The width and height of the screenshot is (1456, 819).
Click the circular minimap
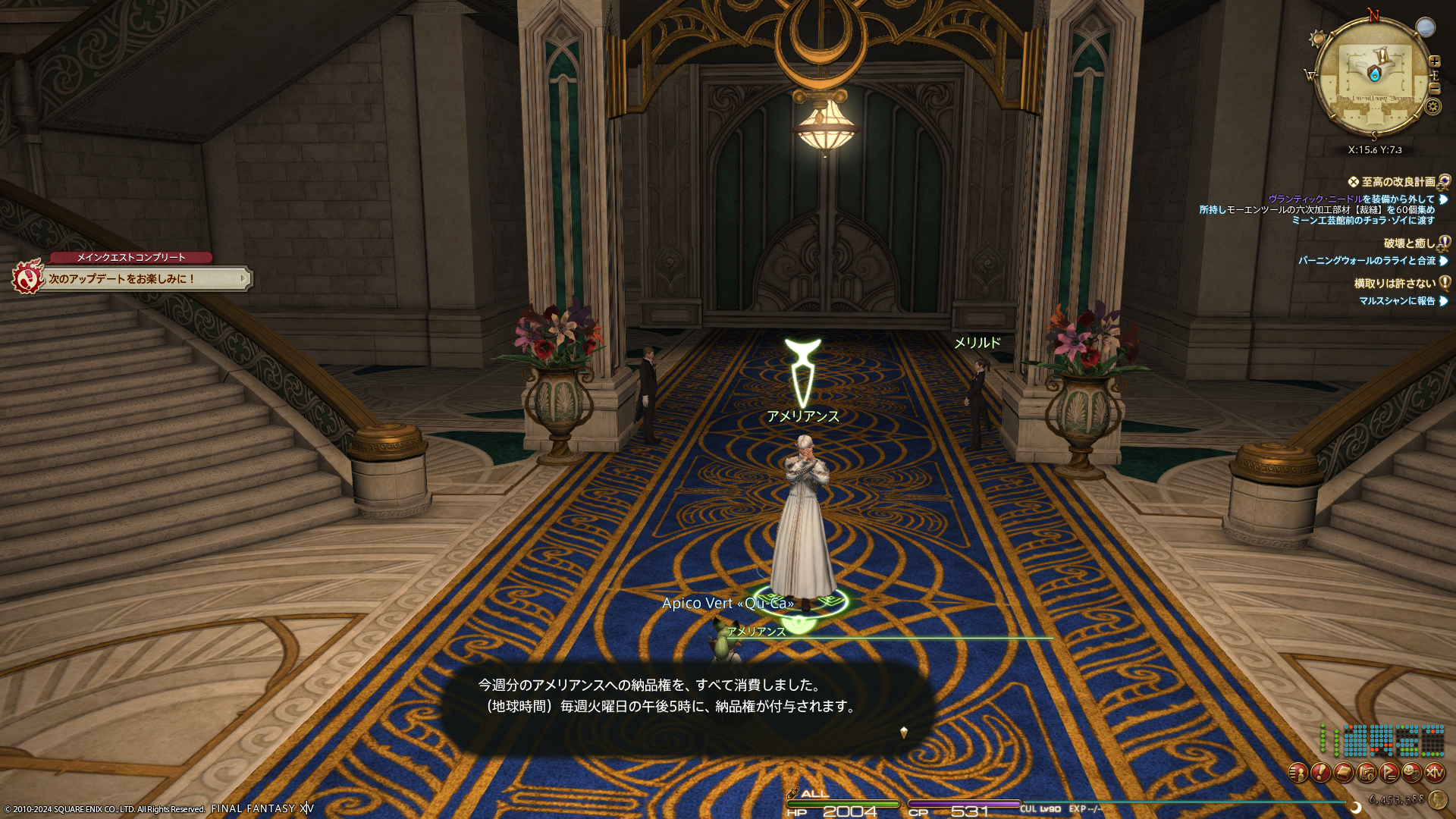[x=1374, y=76]
